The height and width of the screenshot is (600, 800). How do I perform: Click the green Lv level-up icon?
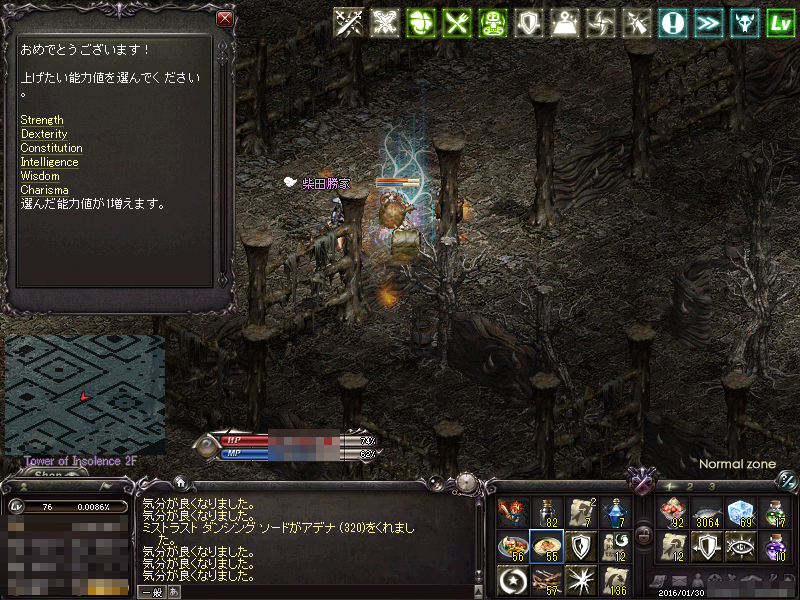780,23
